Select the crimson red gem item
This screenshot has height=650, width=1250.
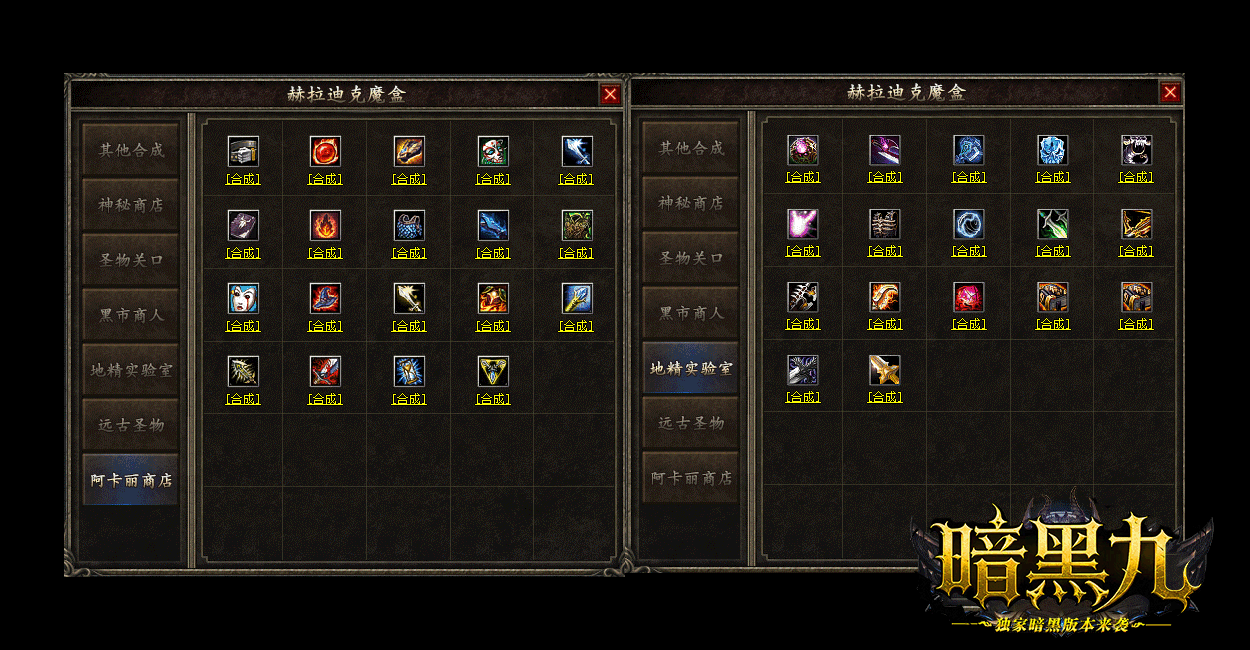(x=969, y=297)
